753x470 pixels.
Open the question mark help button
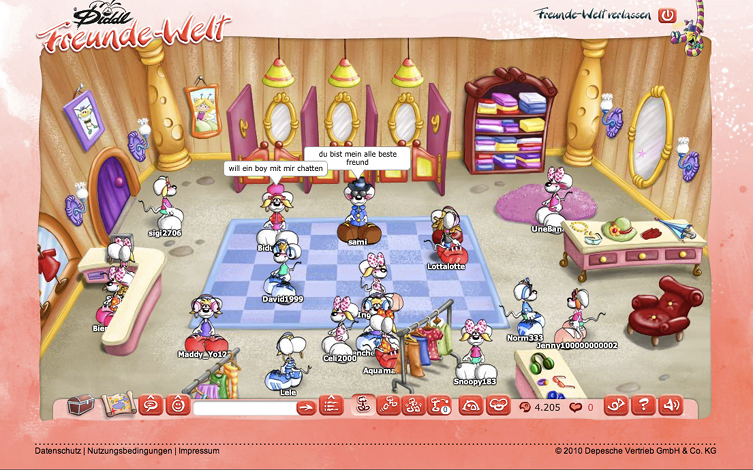point(645,405)
